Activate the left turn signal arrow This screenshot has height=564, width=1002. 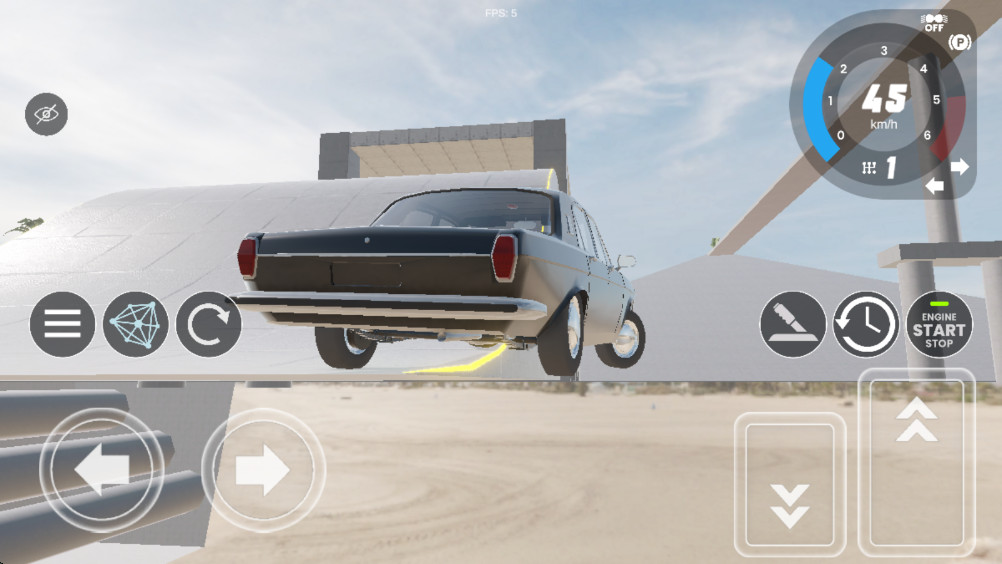[935, 185]
